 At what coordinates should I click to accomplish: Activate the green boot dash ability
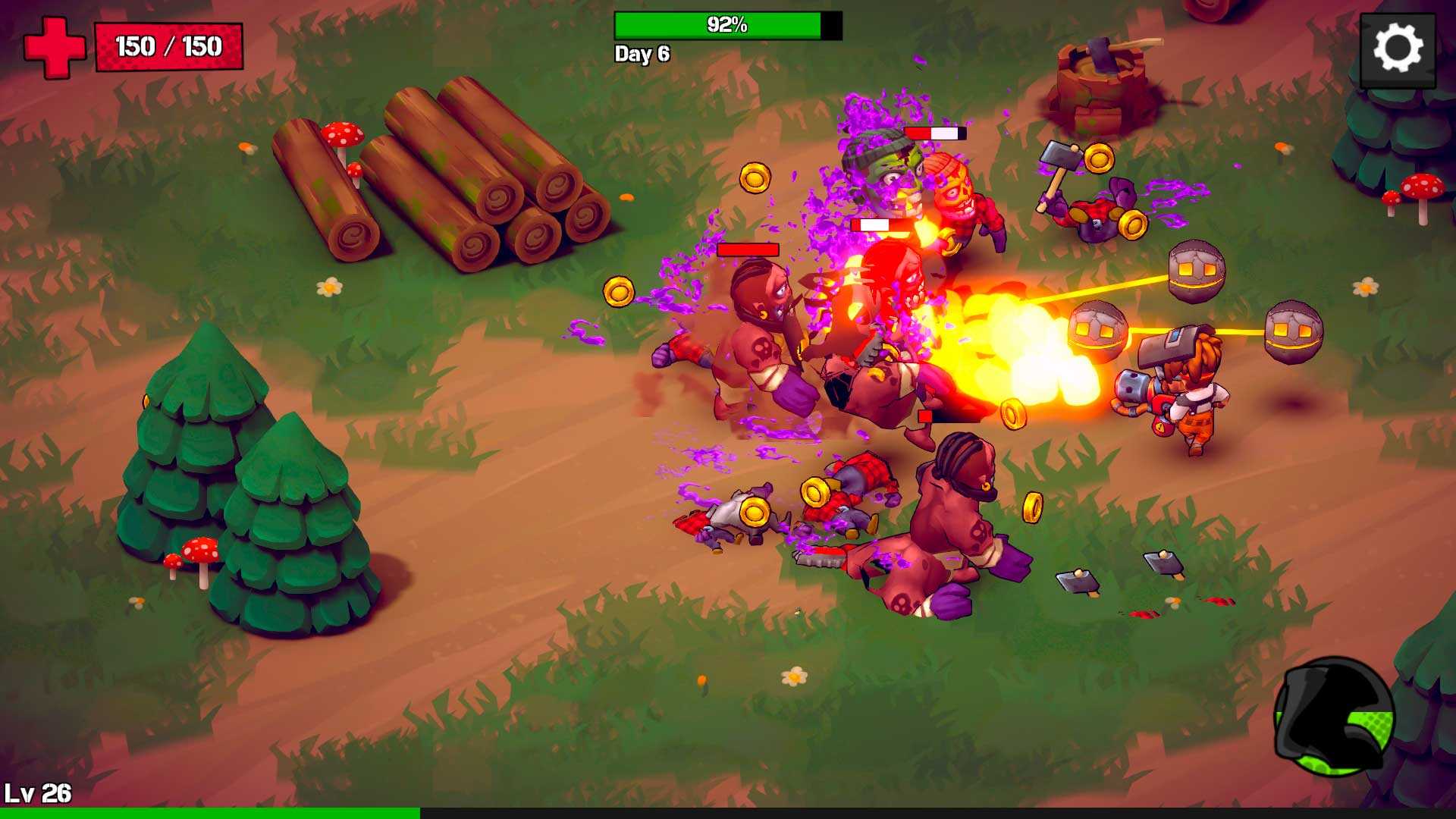(x=1334, y=717)
